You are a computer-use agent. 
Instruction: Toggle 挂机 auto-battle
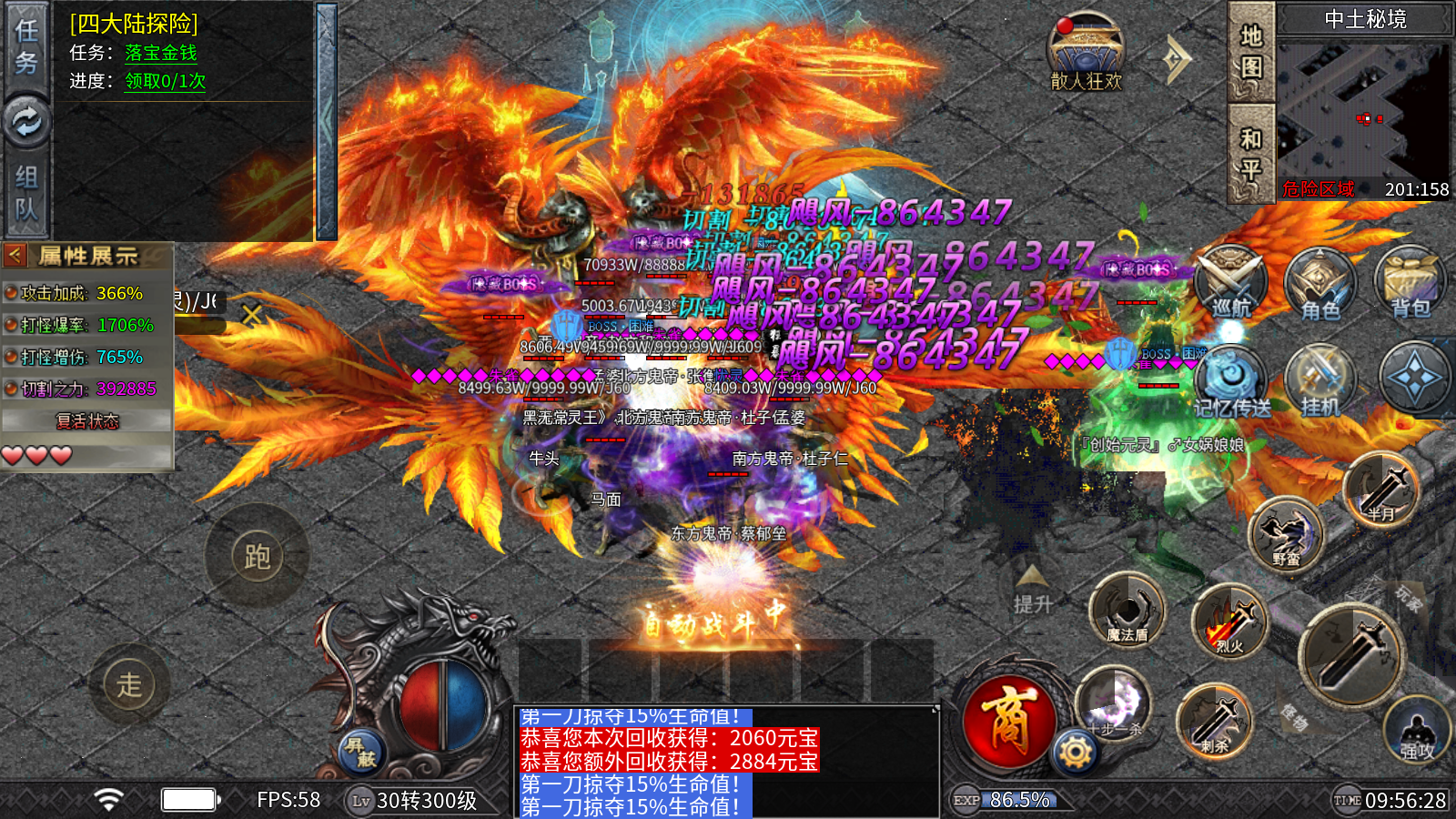tap(1320, 380)
